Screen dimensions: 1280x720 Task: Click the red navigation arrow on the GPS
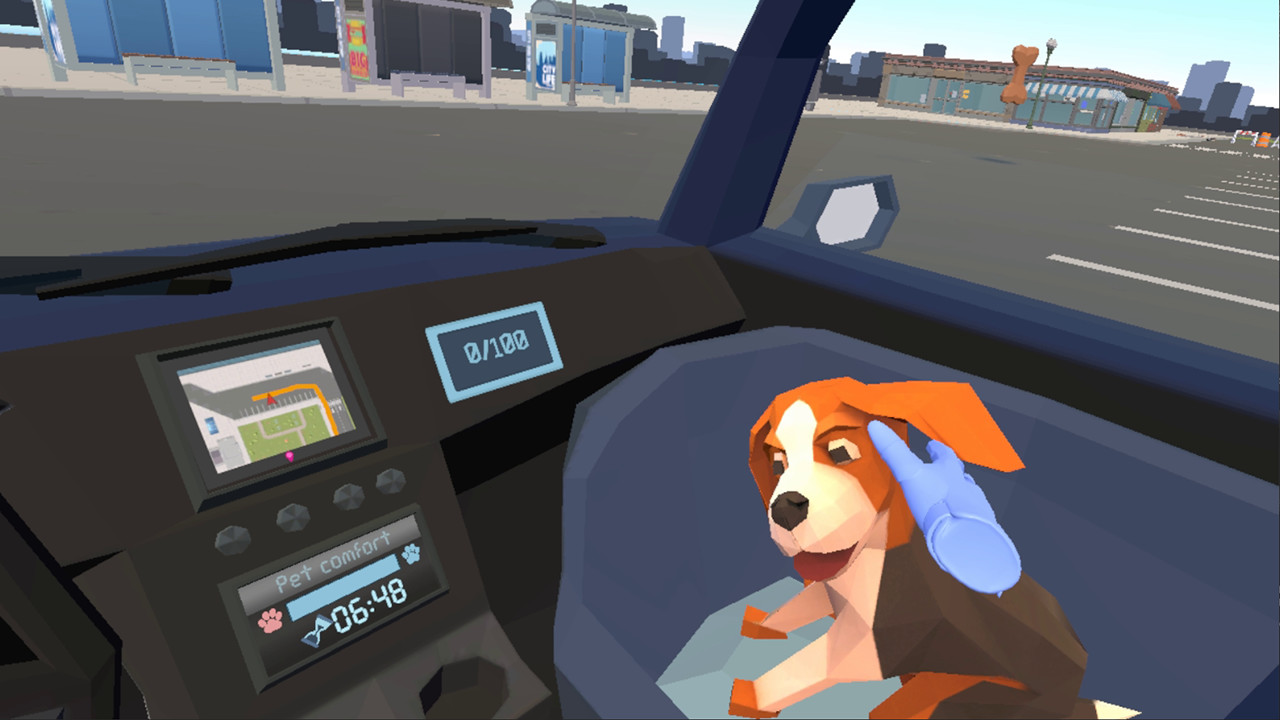click(x=269, y=399)
